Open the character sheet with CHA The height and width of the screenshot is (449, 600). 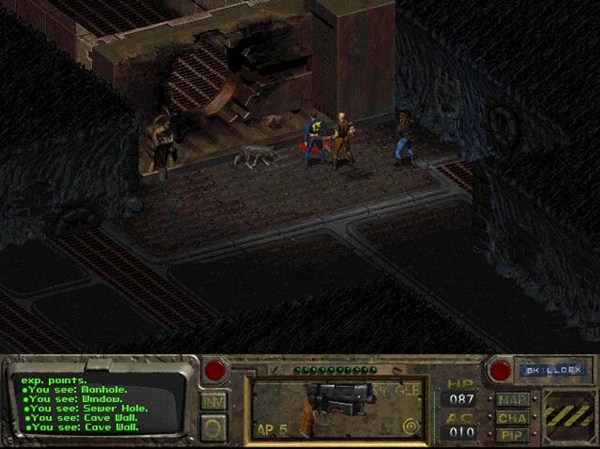512,417
